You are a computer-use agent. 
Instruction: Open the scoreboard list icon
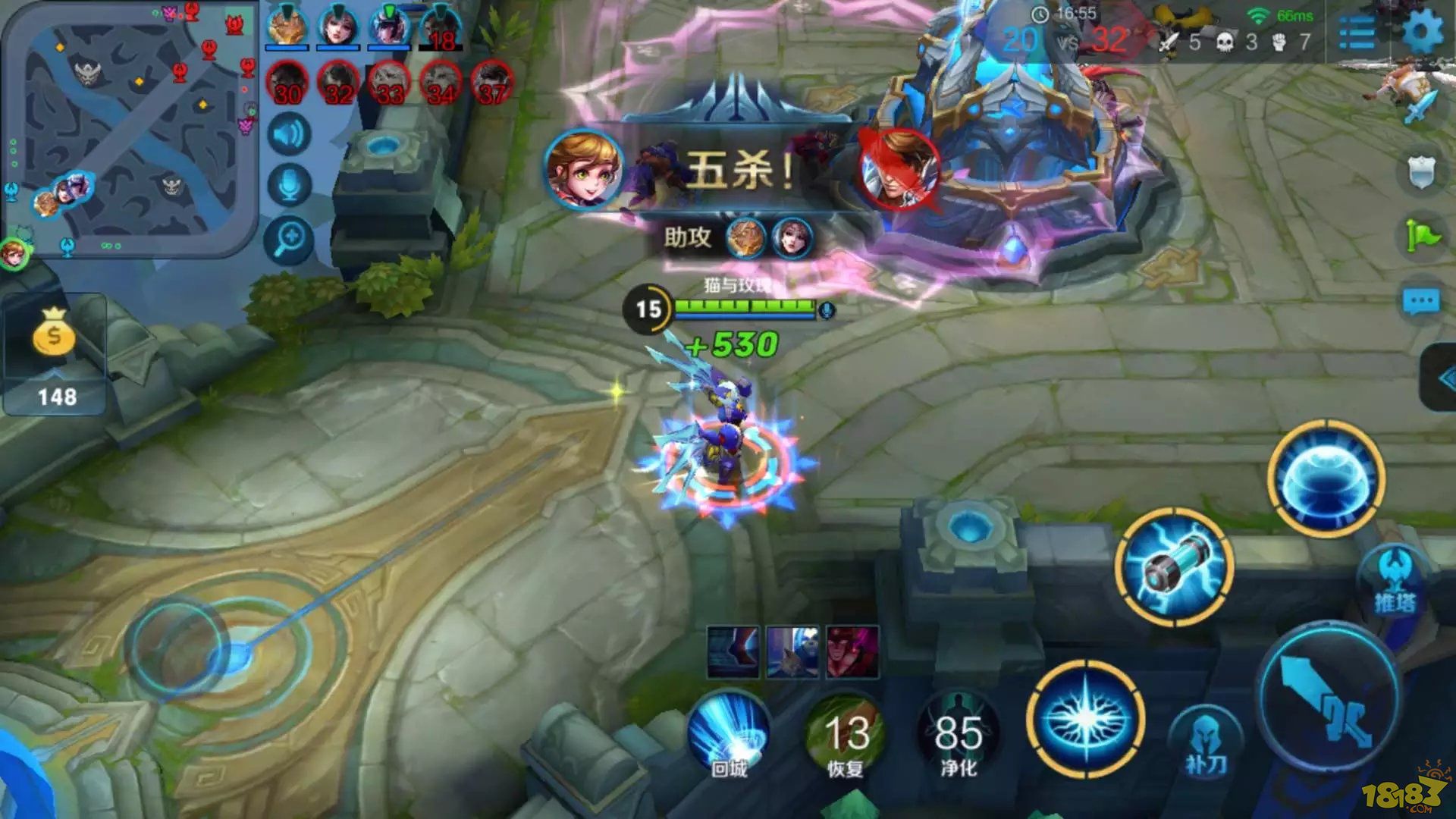pyautogui.click(x=1357, y=32)
